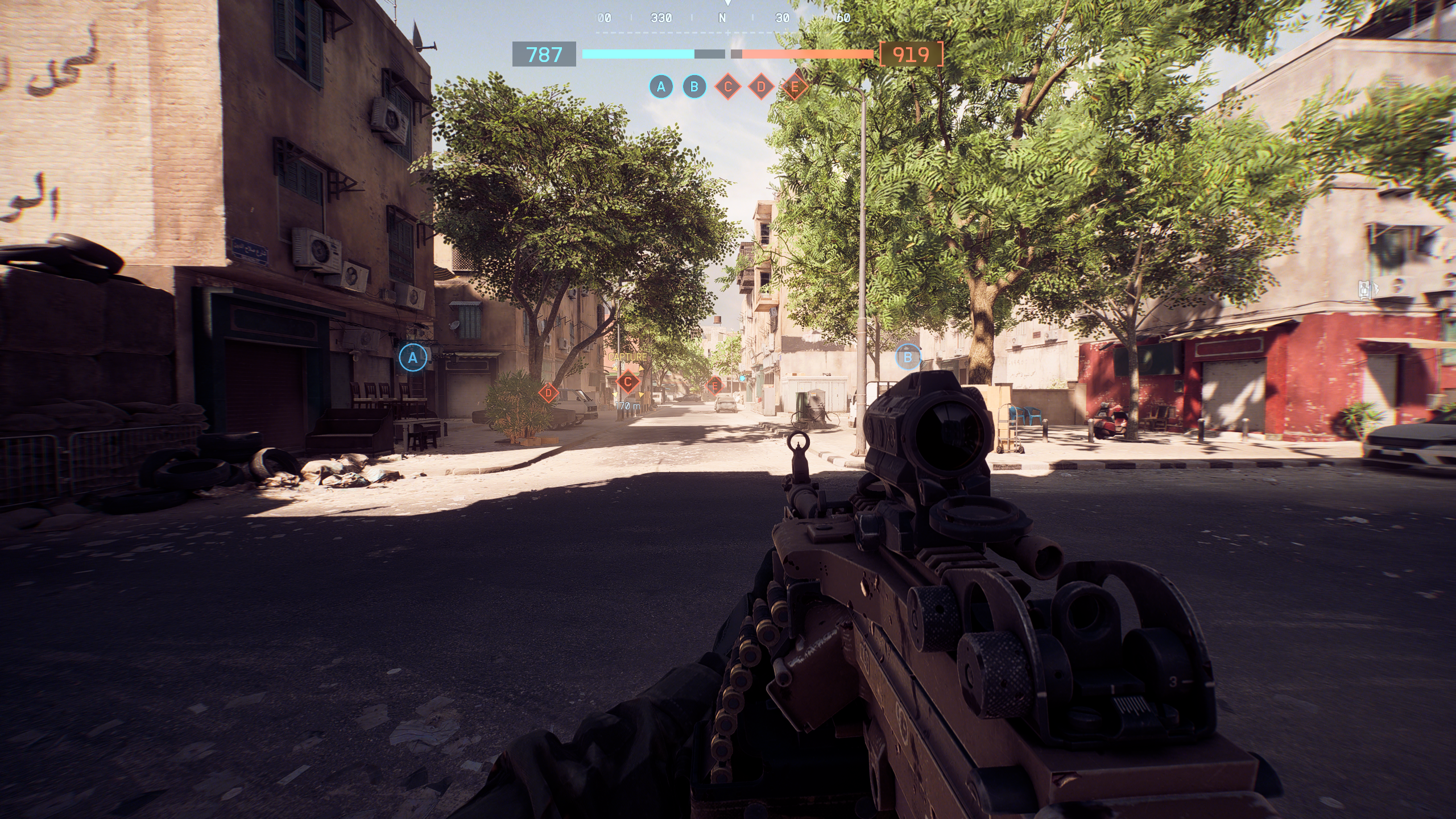Select the cyan teammate dot marker
Viewport: 1456px width, 819px height.
coord(742,378)
